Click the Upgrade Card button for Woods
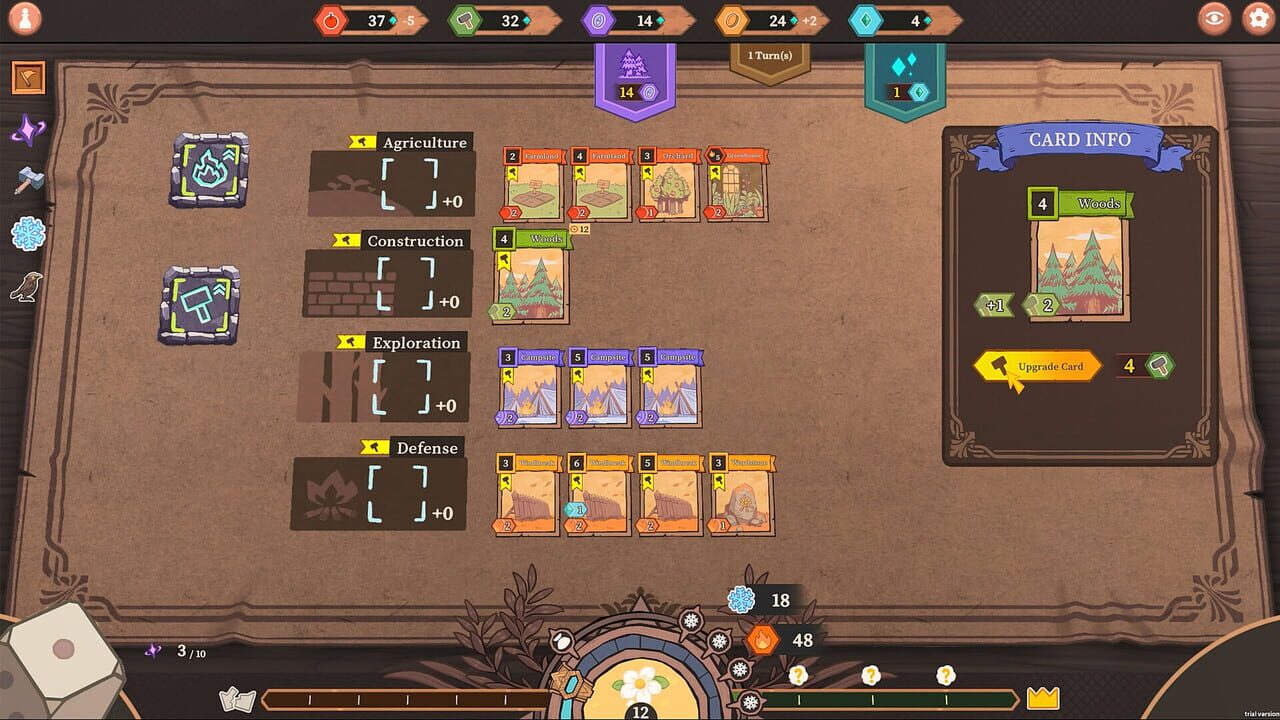This screenshot has width=1280, height=720. click(x=1037, y=366)
